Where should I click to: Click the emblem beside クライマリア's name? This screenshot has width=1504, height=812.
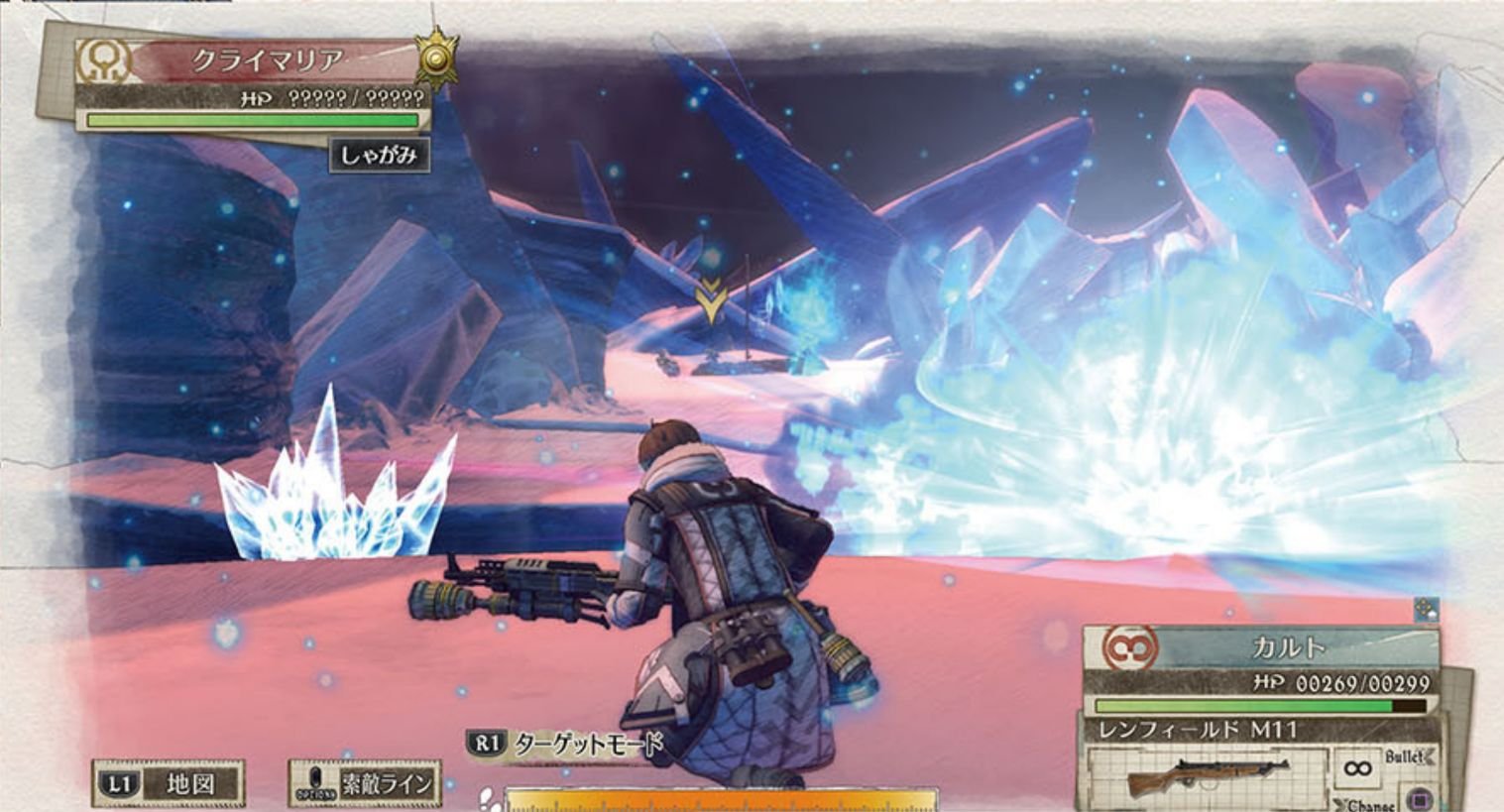tap(103, 61)
